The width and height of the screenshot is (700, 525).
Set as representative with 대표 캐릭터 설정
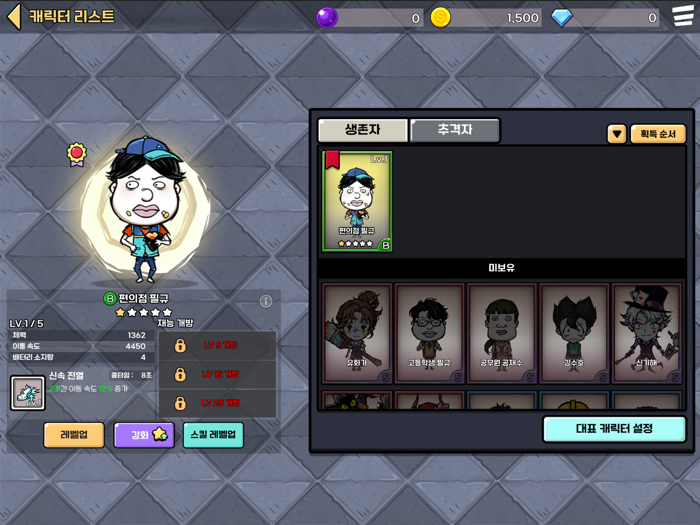coord(614,429)
